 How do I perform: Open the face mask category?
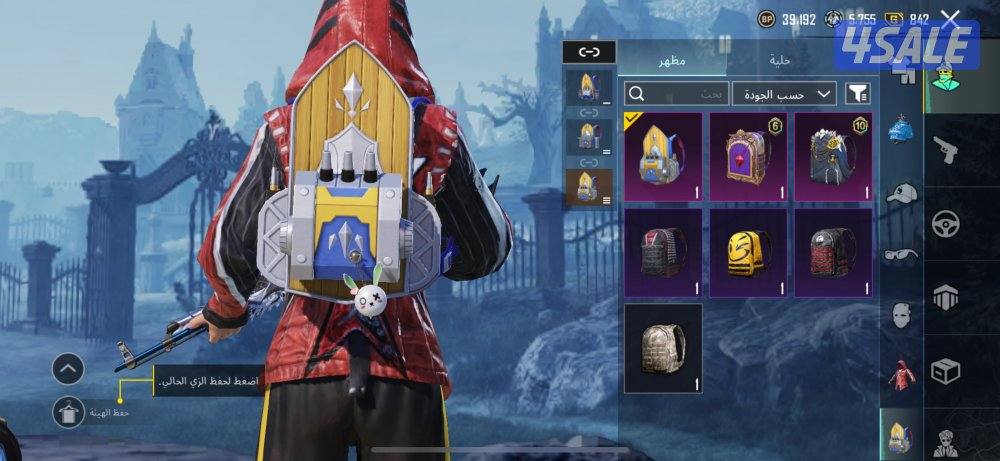[x=901, y=315]
